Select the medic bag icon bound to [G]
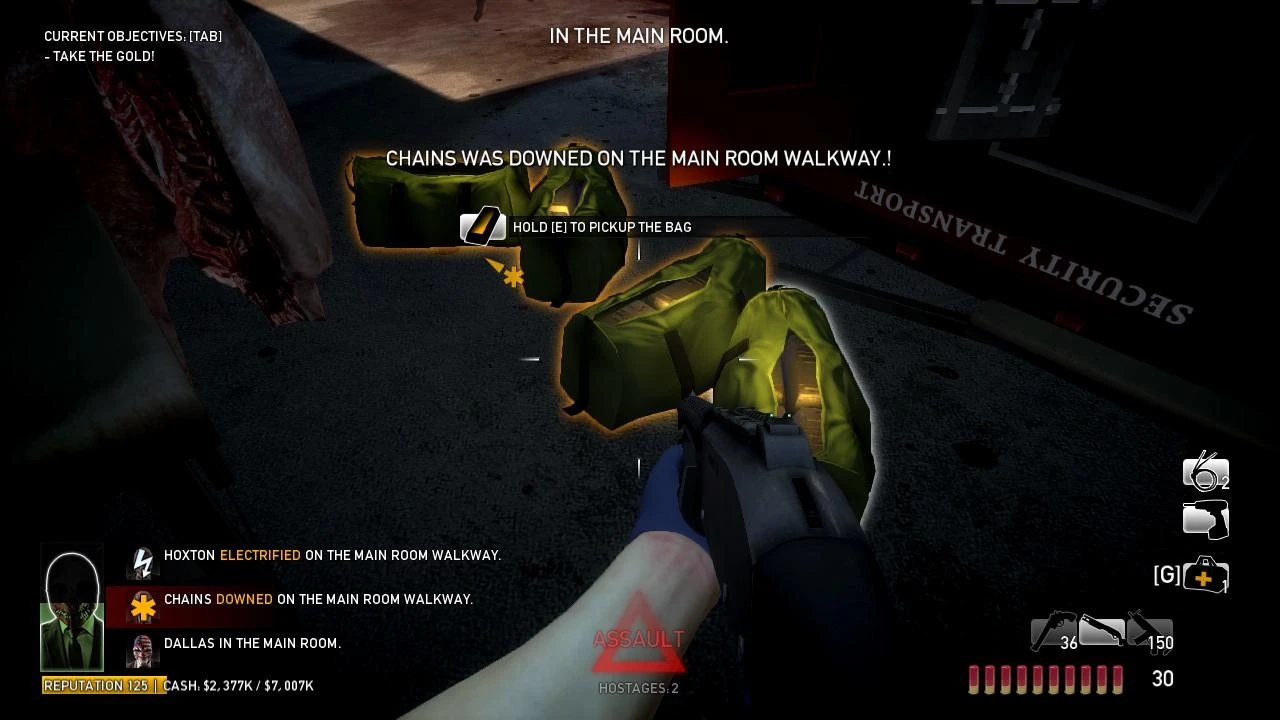This screenshot has height=720, width=1280. click(1205, 575)
